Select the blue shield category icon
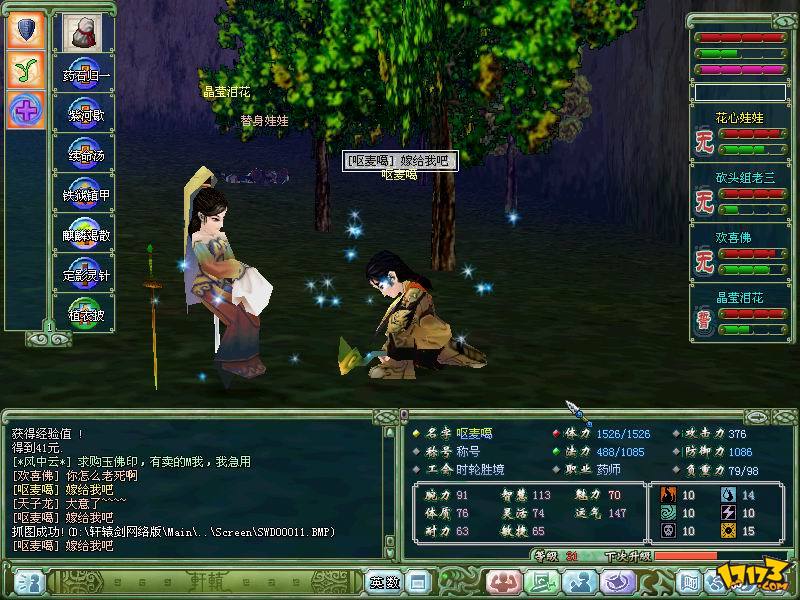The image size is (800, 600). click(26, 29)
